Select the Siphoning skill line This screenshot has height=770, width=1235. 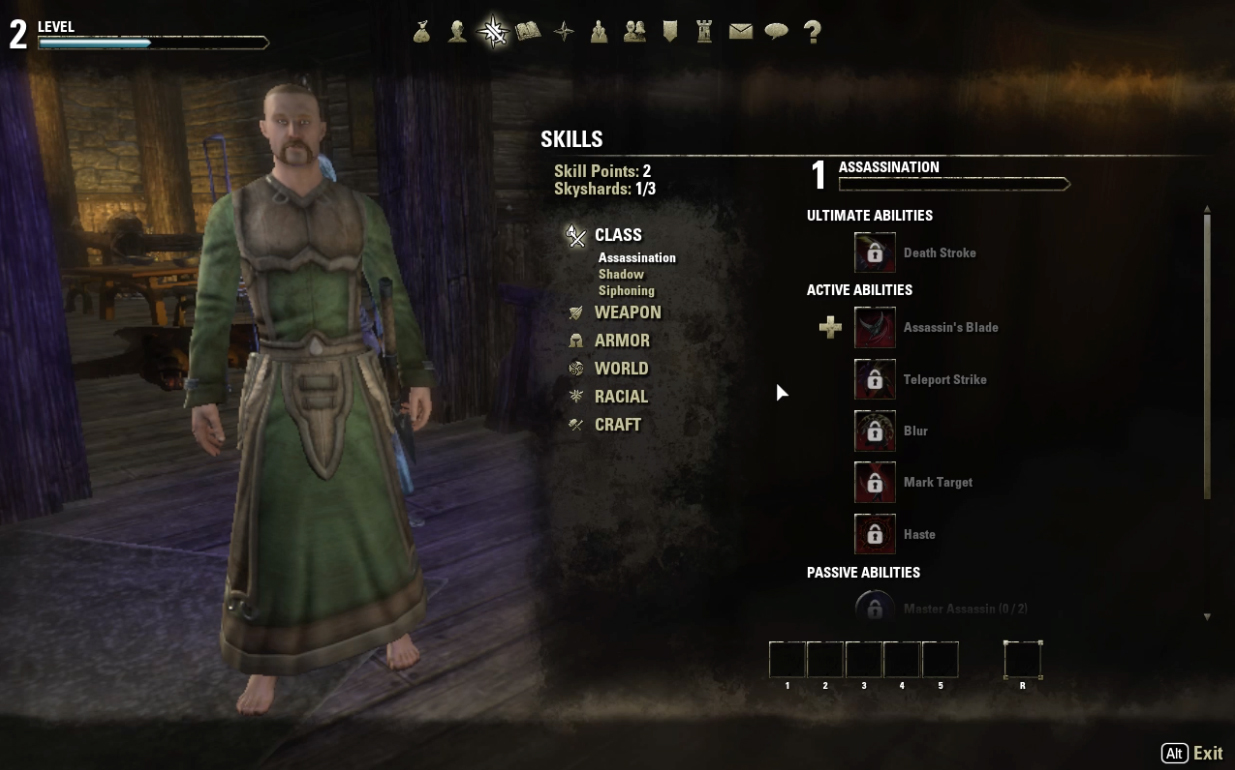click(x=626, y=291)
